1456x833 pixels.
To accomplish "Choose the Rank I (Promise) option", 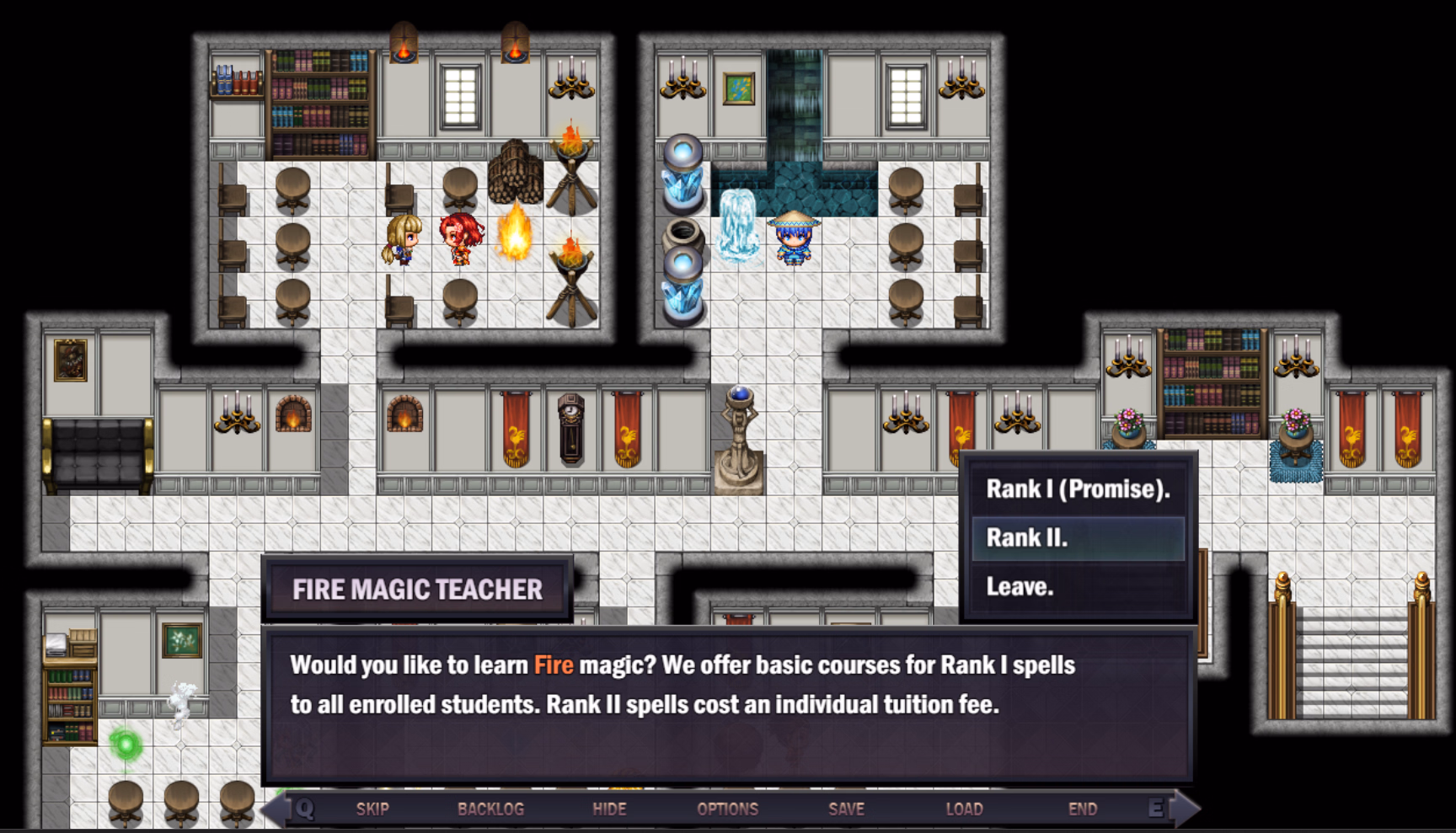I will coord(1078,489).
